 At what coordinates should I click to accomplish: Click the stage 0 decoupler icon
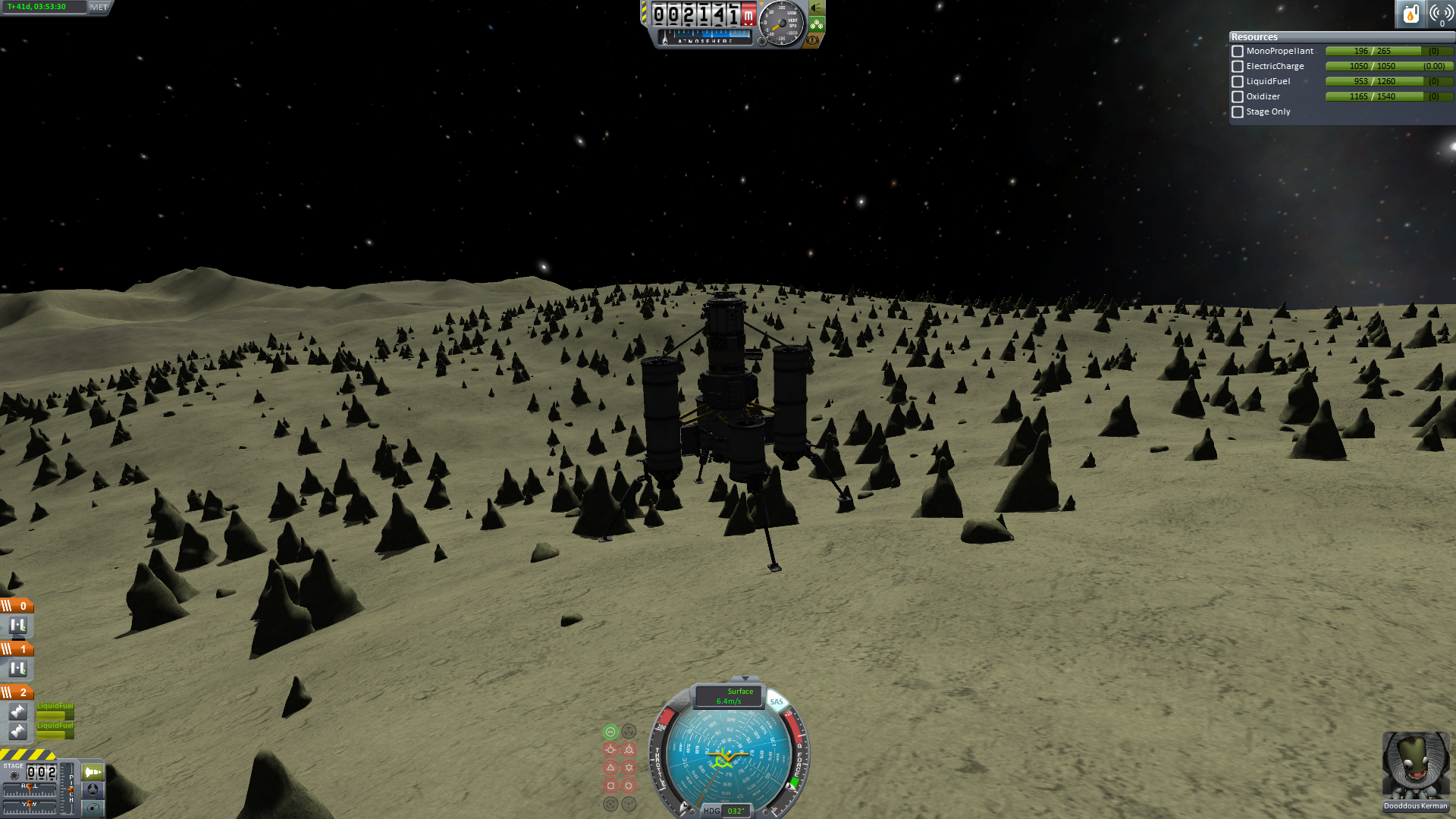tap(17, 626)
